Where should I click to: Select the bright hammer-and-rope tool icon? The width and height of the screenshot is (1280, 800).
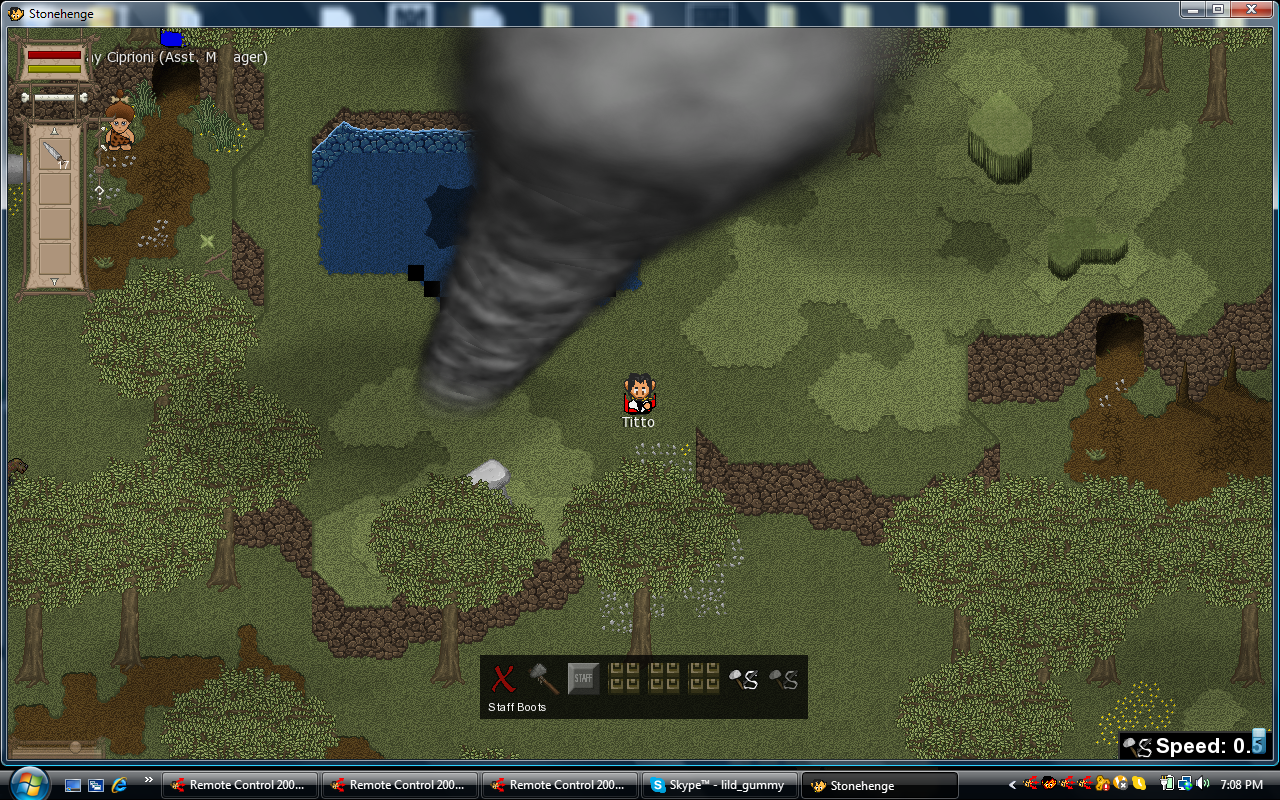tap(743, 680)
